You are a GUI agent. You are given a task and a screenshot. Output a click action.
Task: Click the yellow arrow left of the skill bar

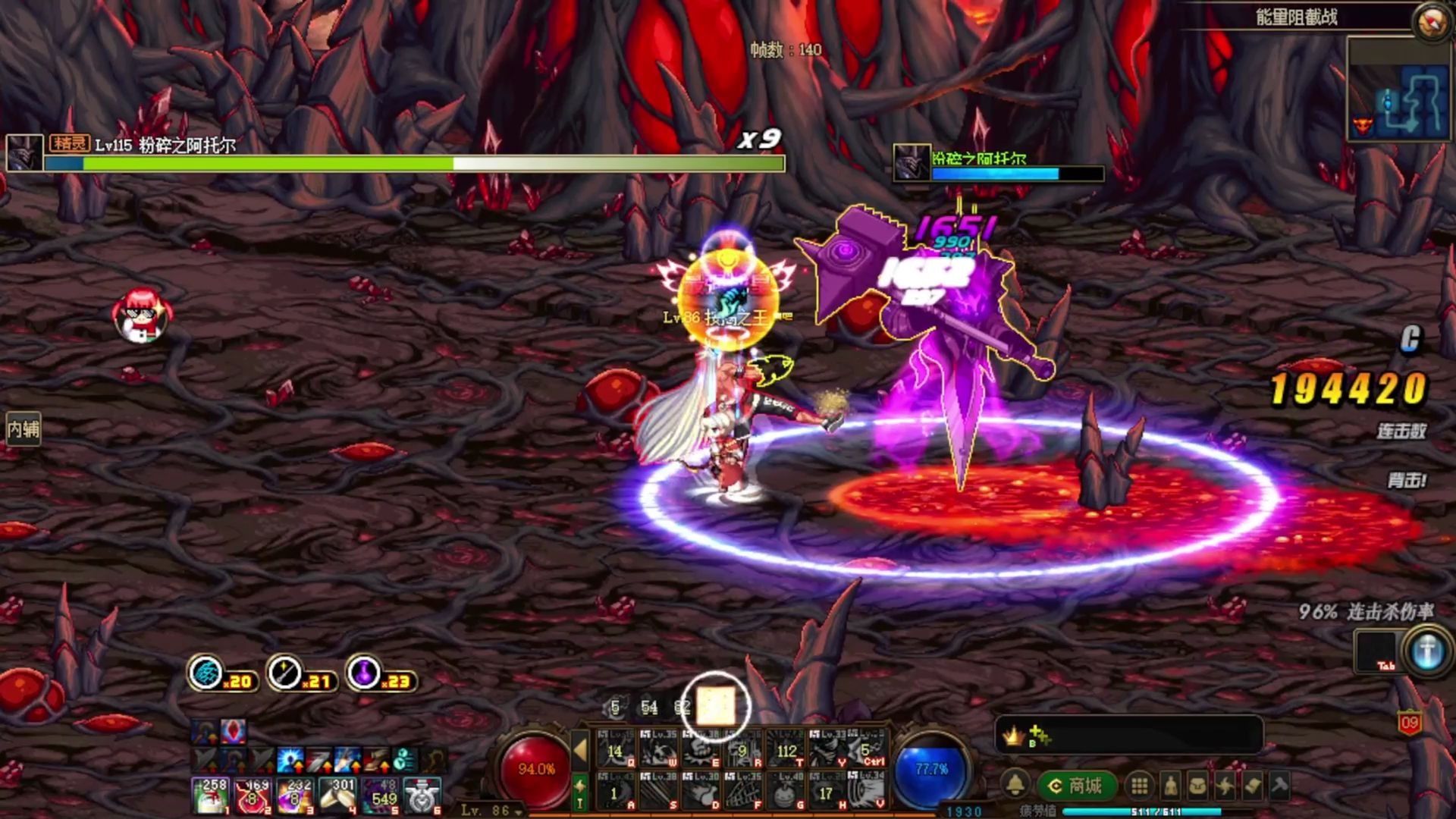(x=580, y=750)
